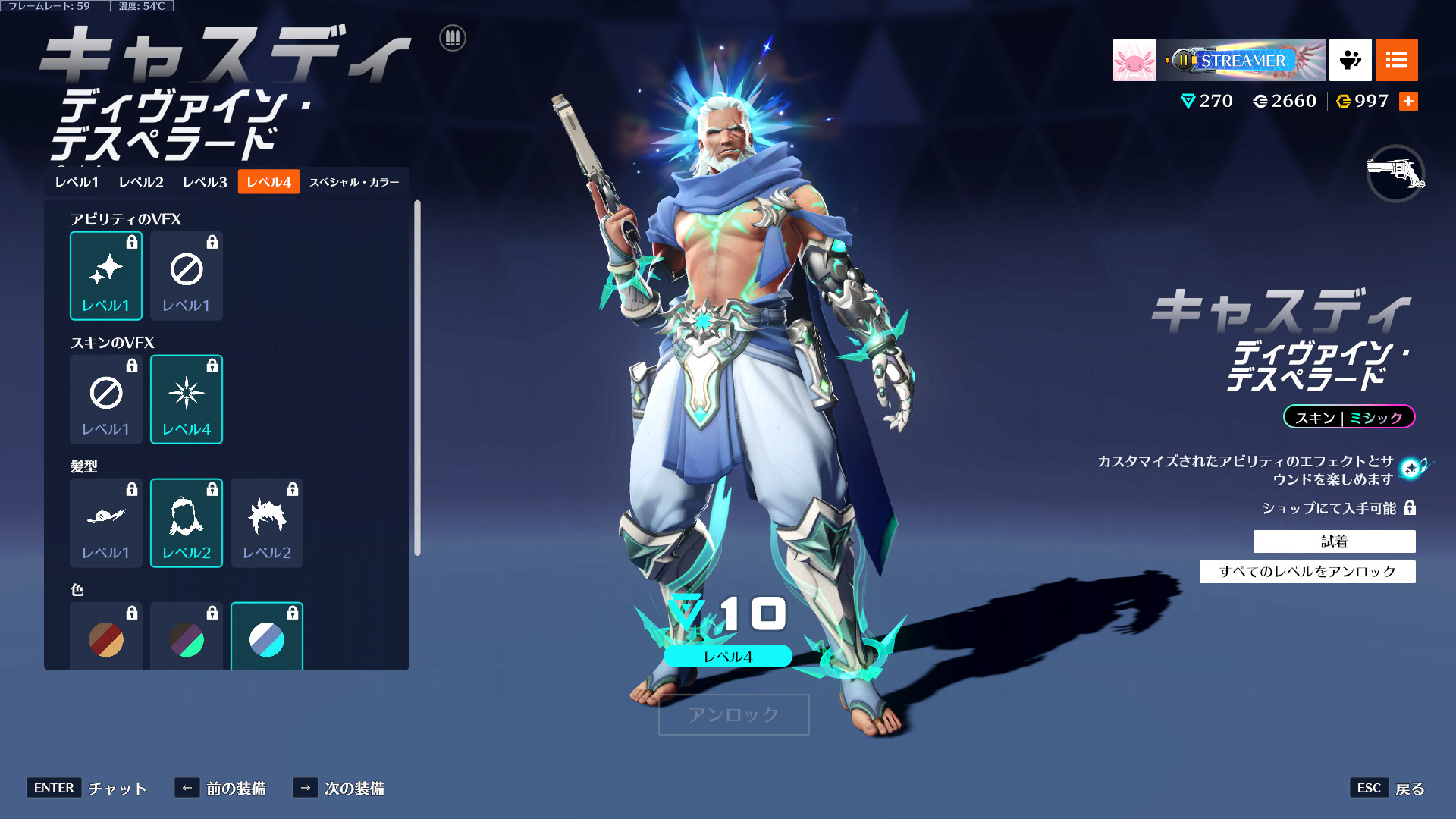Click the 試着 try-on button
The width and height of the screenshot is (1456, 819).
[1334, 541]
